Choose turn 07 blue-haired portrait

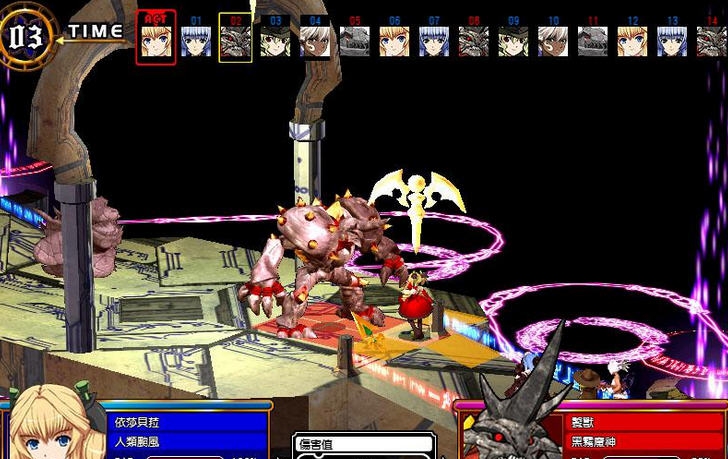434,40
